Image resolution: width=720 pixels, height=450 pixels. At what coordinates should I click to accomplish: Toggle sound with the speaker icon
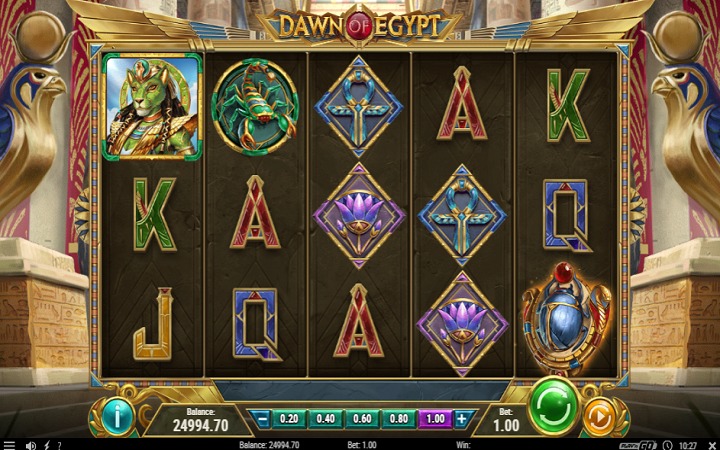pyautogui.click(x=30, y=444)
